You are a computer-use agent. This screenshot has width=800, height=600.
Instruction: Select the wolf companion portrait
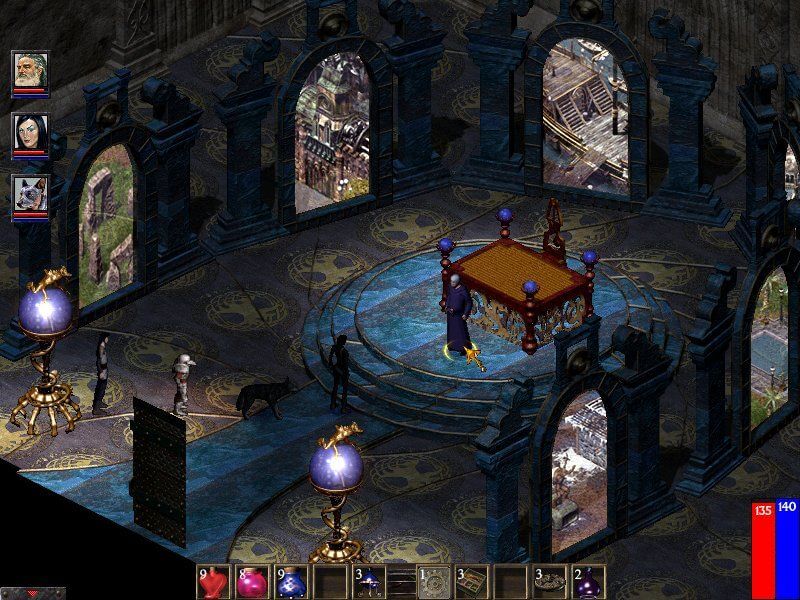[x=26, y=193]
